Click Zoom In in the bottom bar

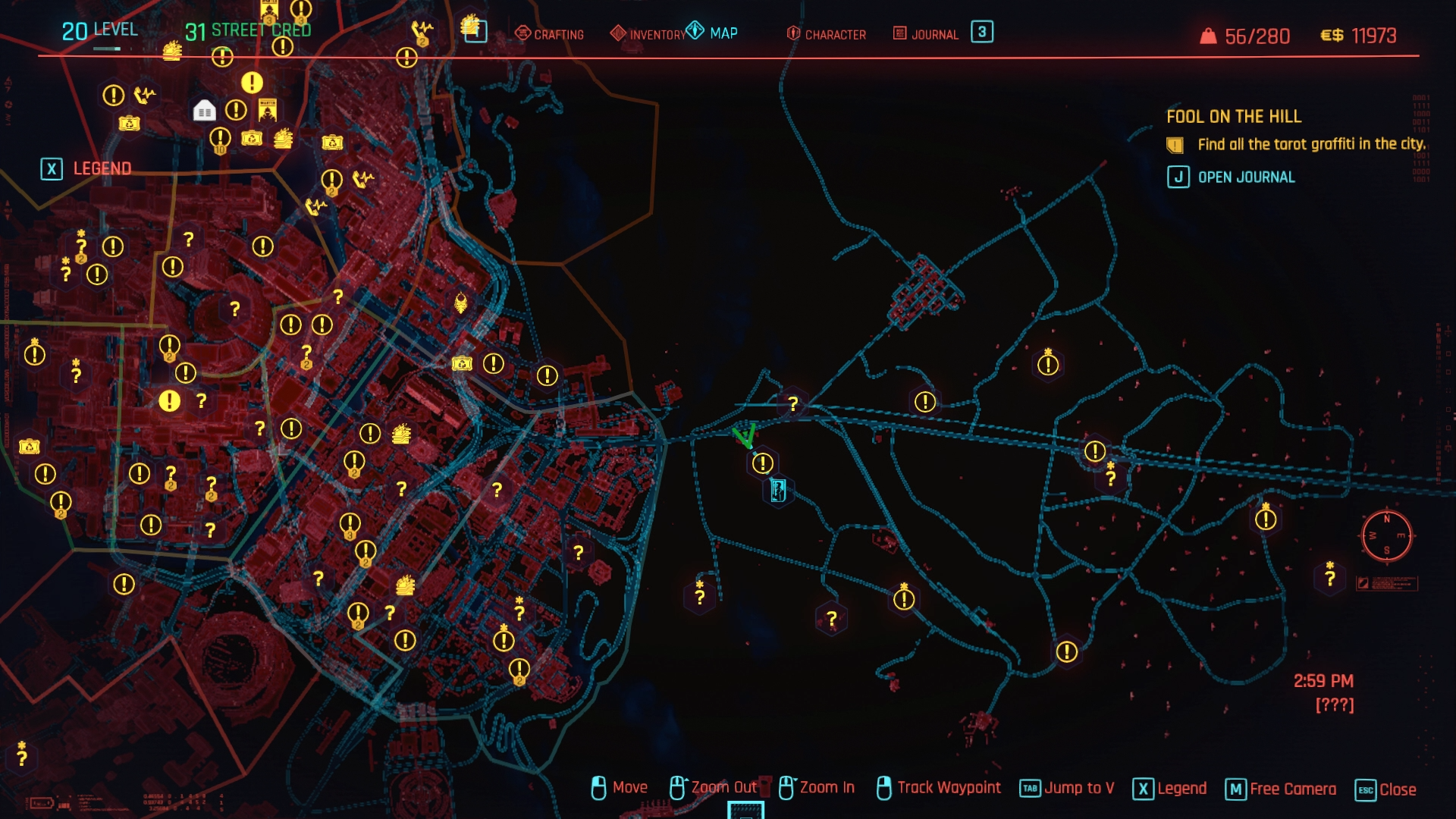[x=817, y=788]
